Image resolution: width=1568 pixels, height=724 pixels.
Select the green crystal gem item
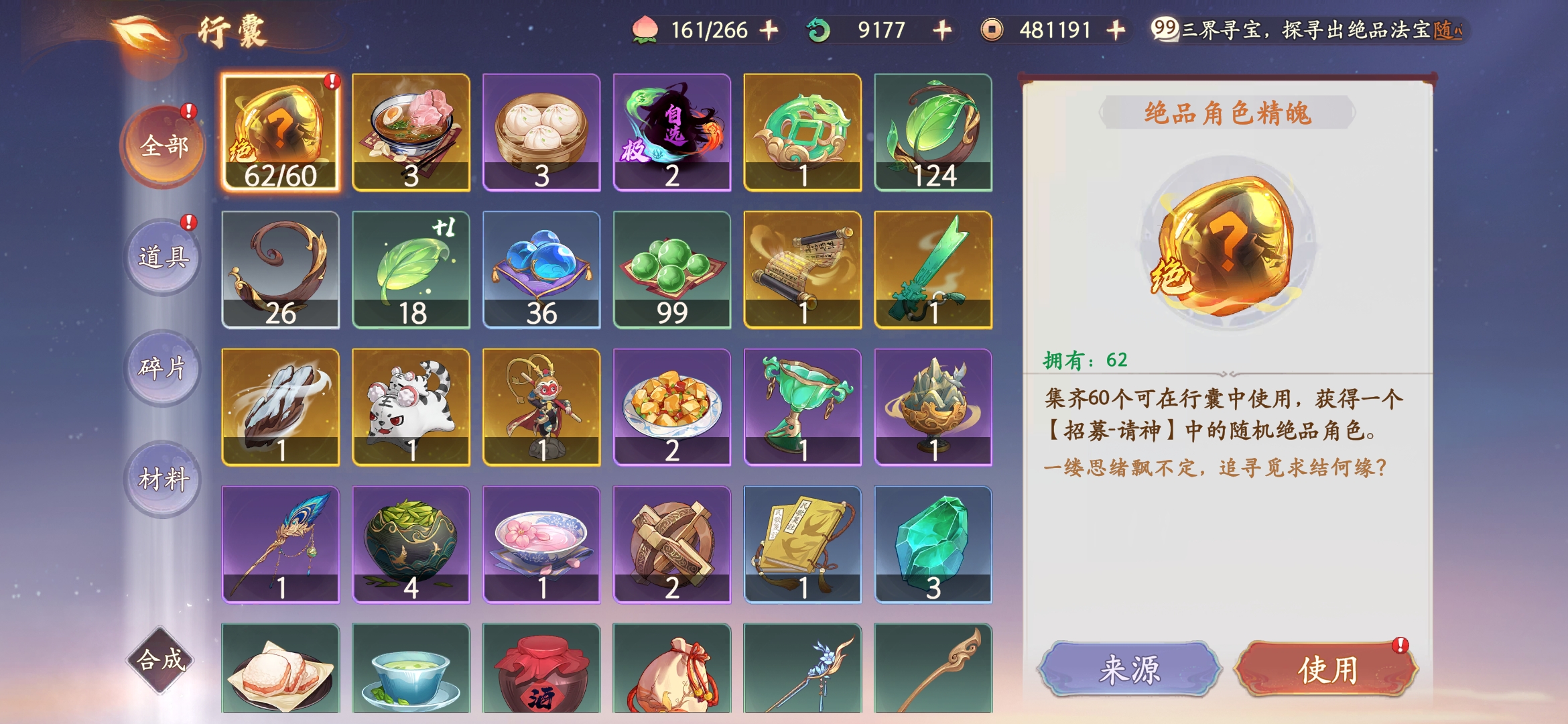933,544
